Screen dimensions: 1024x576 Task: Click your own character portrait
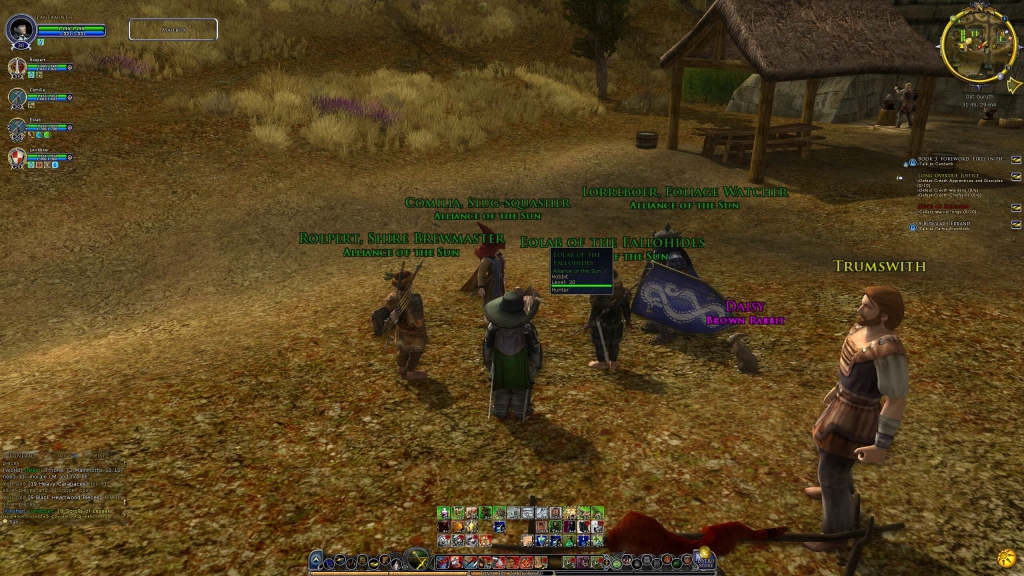[x=20, y=29]
